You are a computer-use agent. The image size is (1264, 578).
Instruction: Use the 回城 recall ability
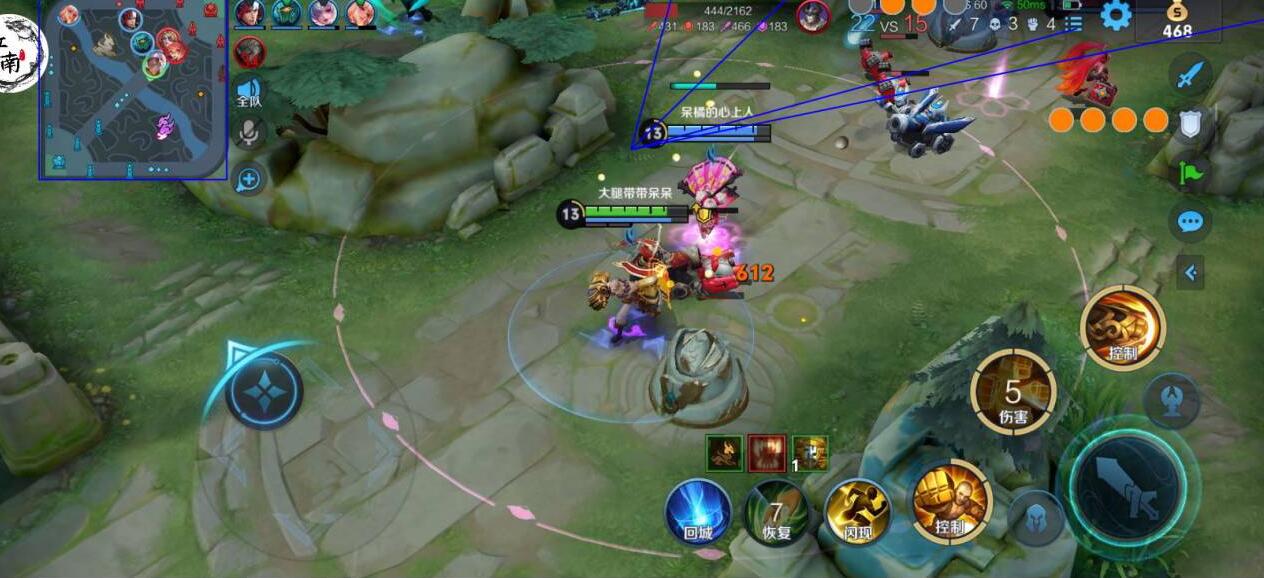698,512
